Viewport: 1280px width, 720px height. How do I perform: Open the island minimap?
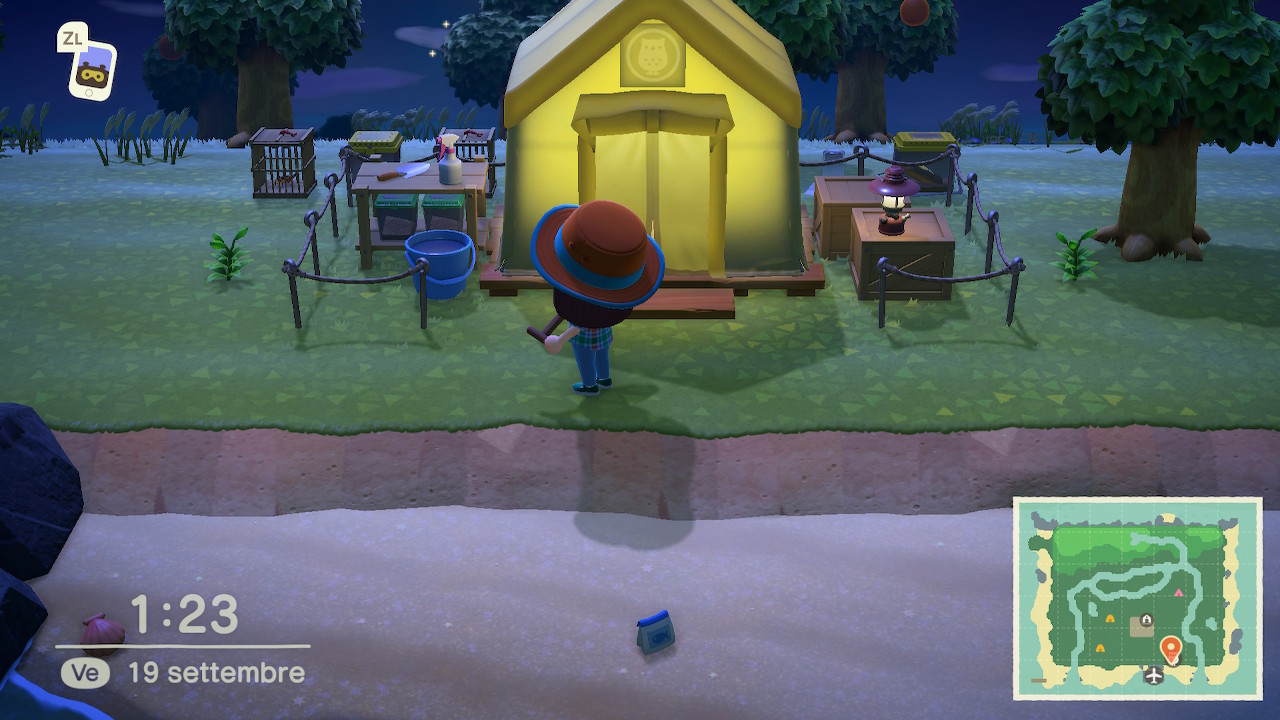(1138, 598)
